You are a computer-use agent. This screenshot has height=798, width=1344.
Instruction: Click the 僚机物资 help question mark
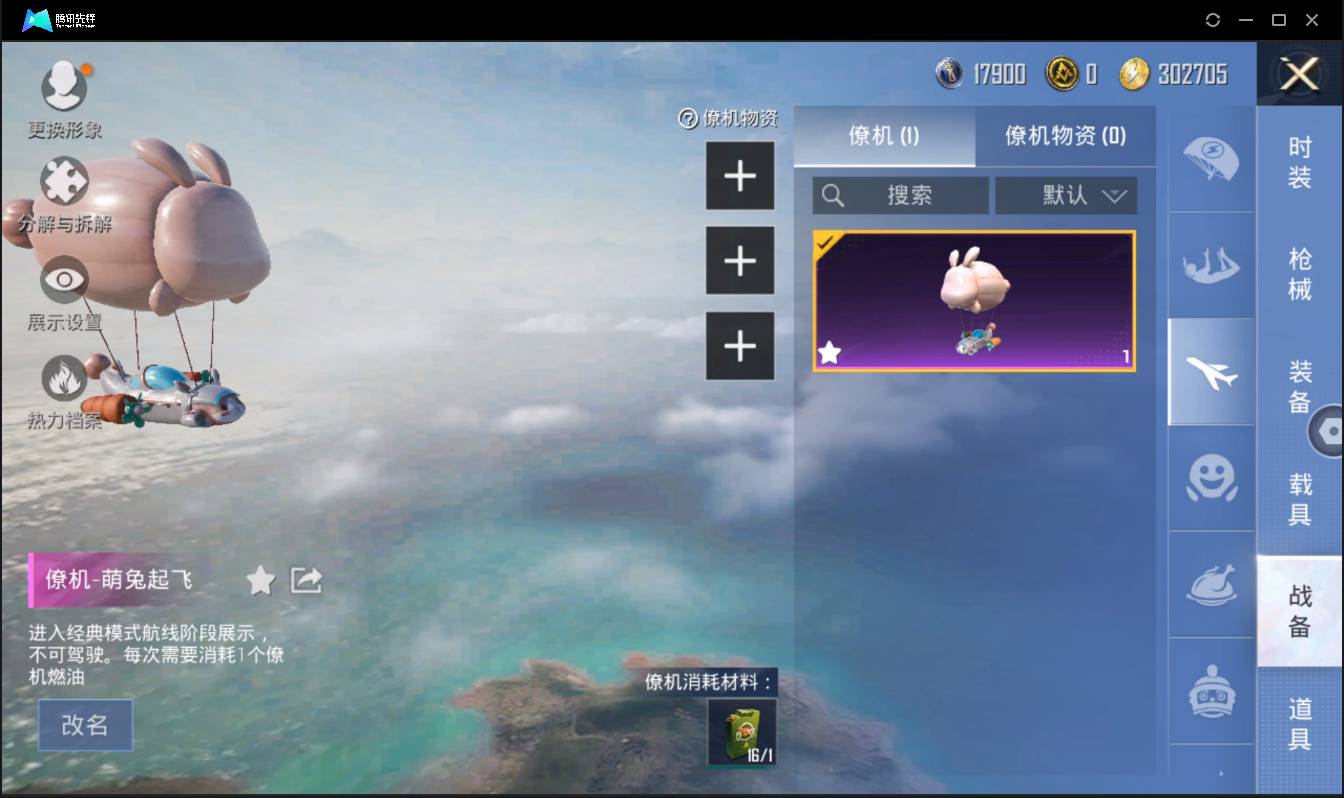(x=687, y=118)
